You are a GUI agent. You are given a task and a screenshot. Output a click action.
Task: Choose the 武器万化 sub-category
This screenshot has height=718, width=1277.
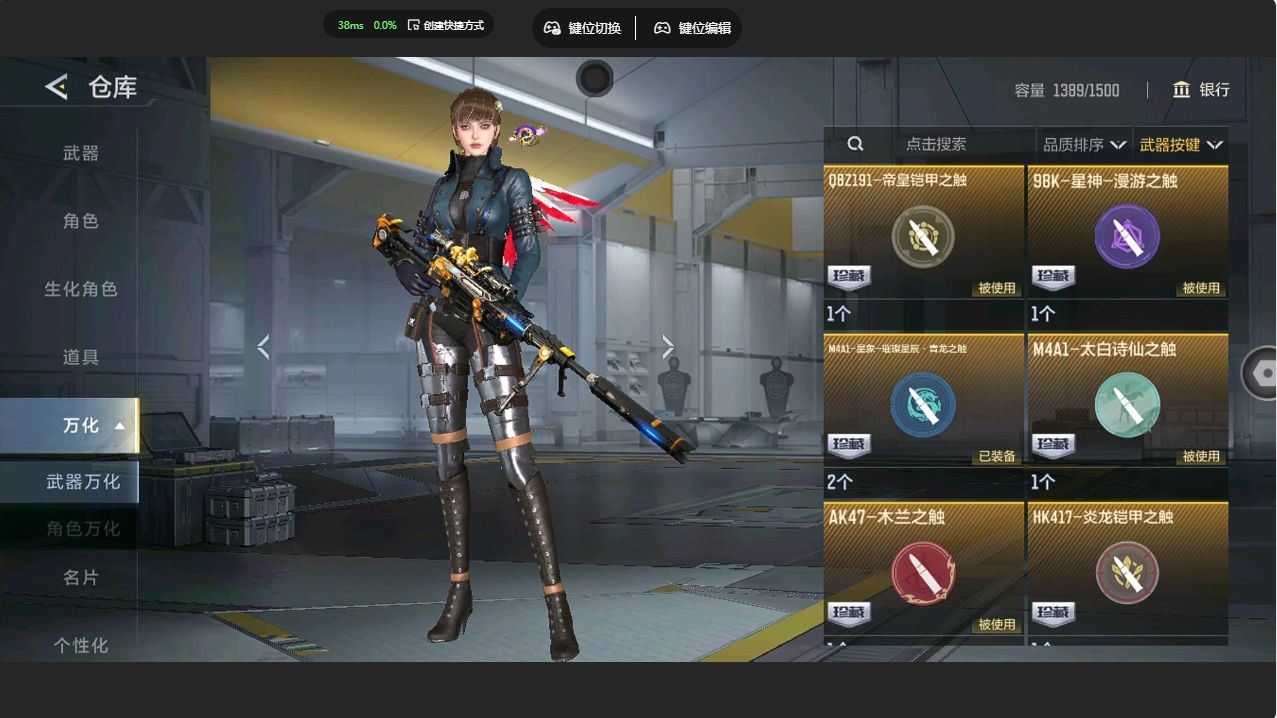(82, 482)
